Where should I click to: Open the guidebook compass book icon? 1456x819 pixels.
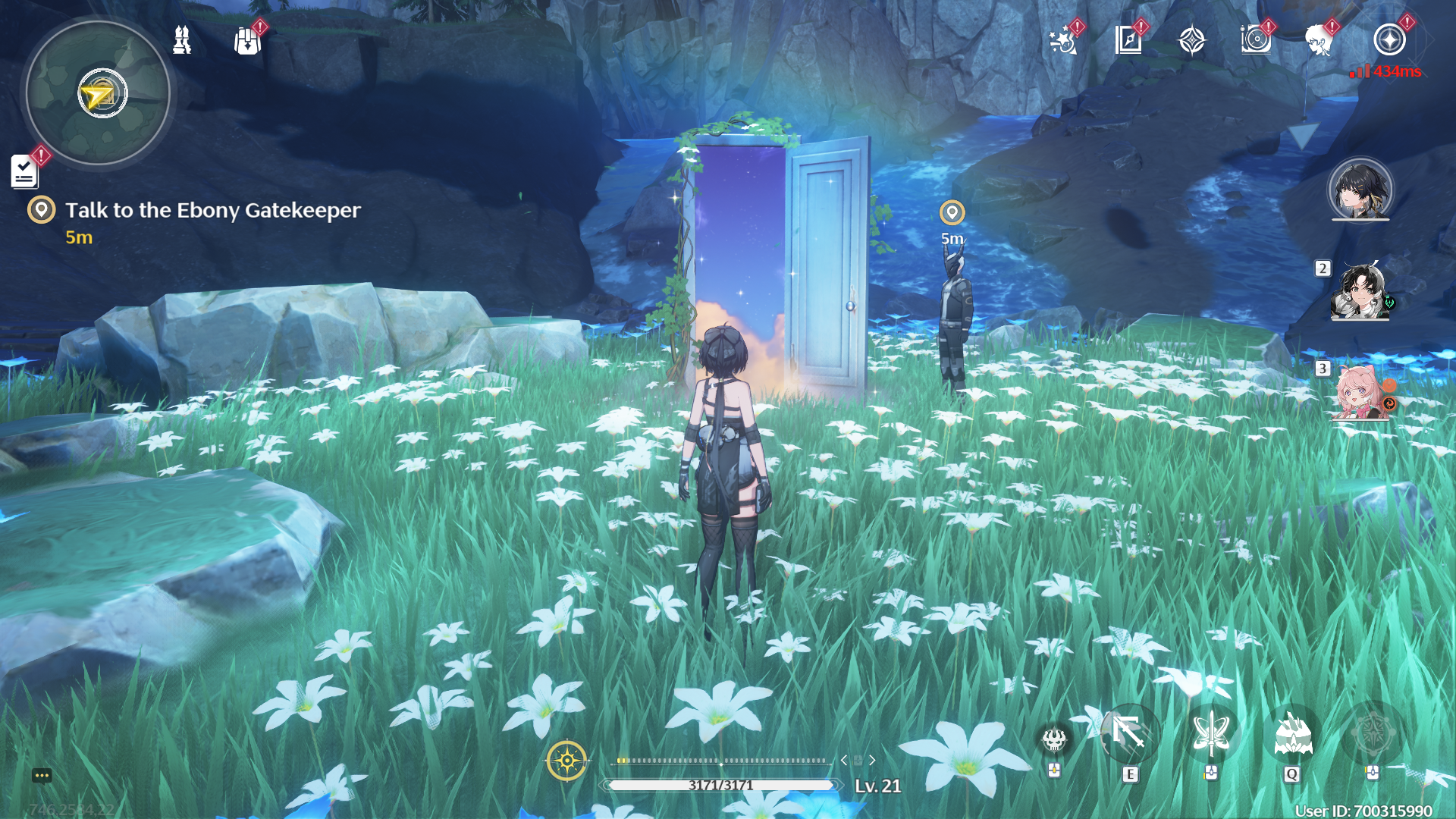[x=1128, y=40]
